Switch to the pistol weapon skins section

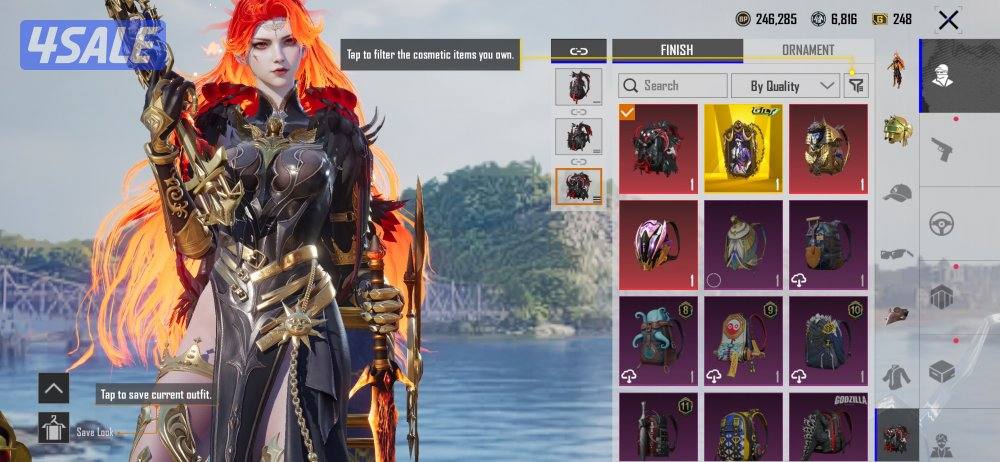pos(942,149)
